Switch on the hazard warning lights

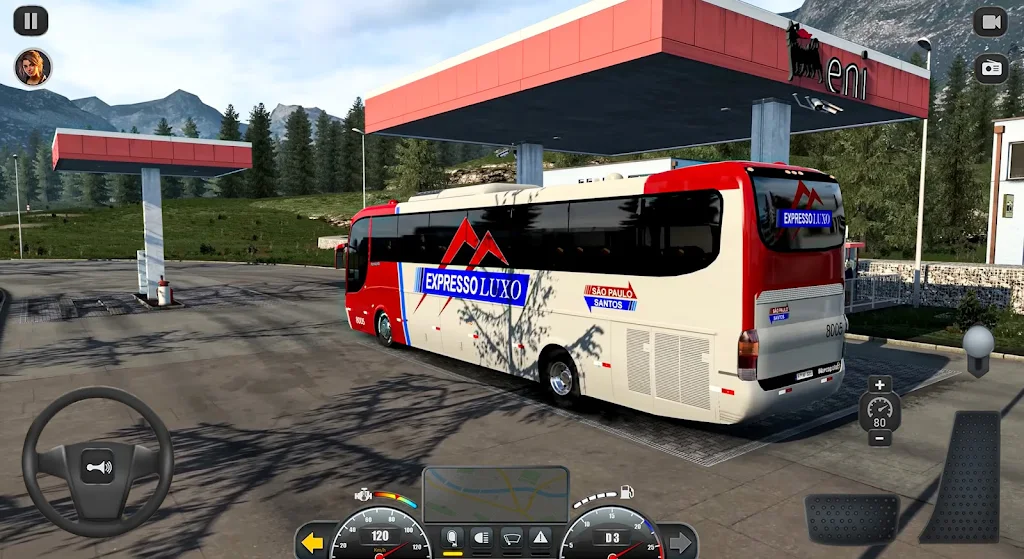(x=540, y=538)
